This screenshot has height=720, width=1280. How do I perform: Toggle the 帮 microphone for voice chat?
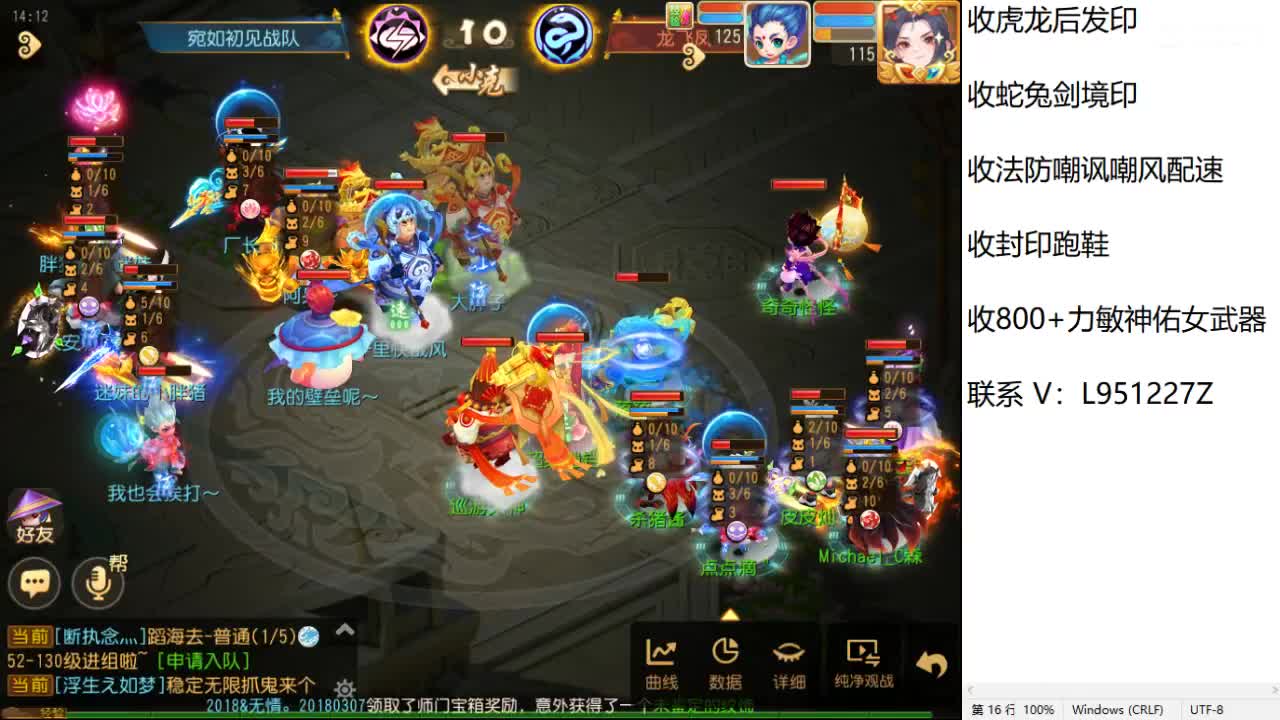95,583
